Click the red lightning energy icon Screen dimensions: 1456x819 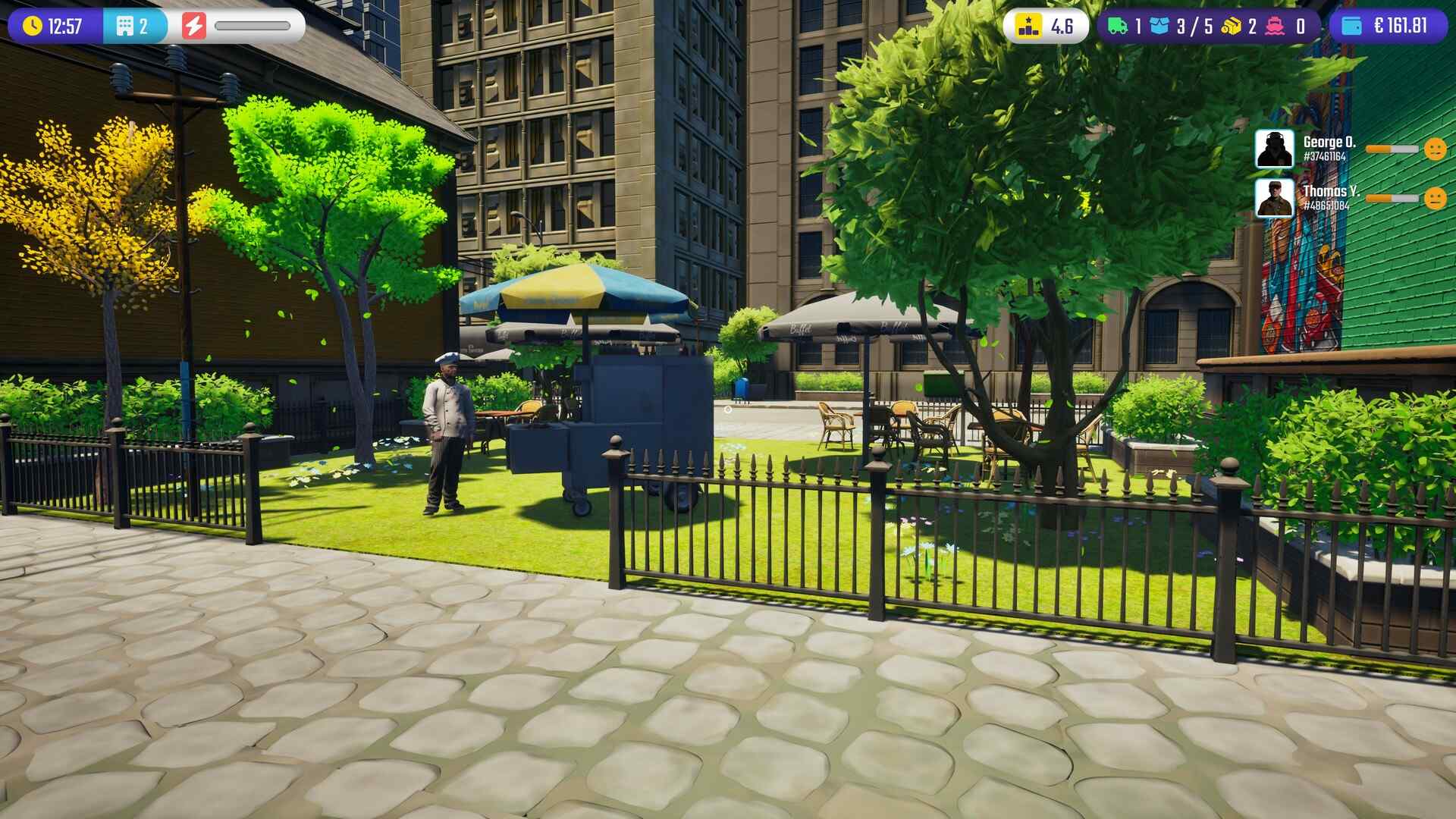pyautogui.click(x=196, y=24)
